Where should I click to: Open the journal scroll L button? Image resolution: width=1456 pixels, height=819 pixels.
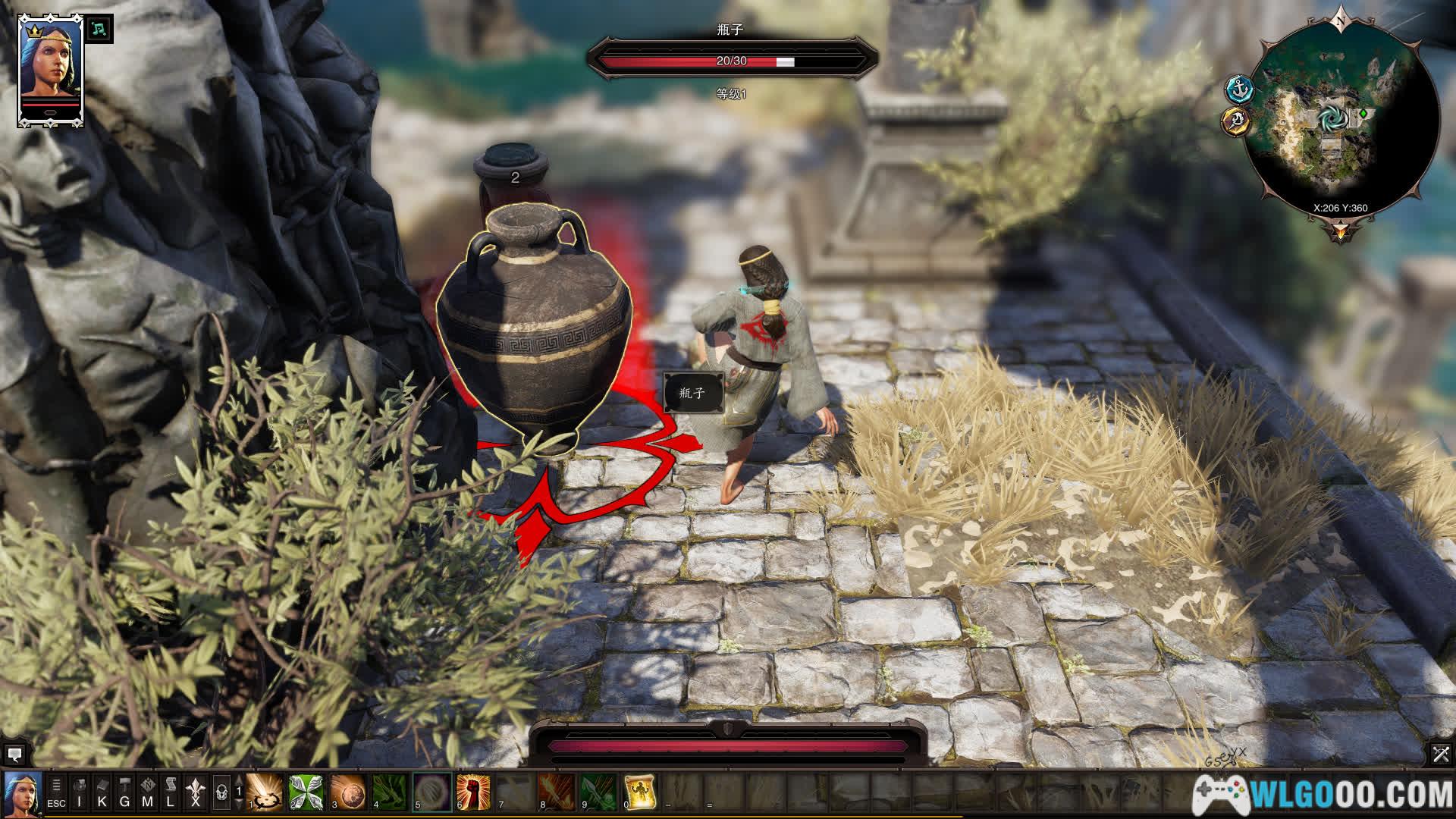(171, 792)
